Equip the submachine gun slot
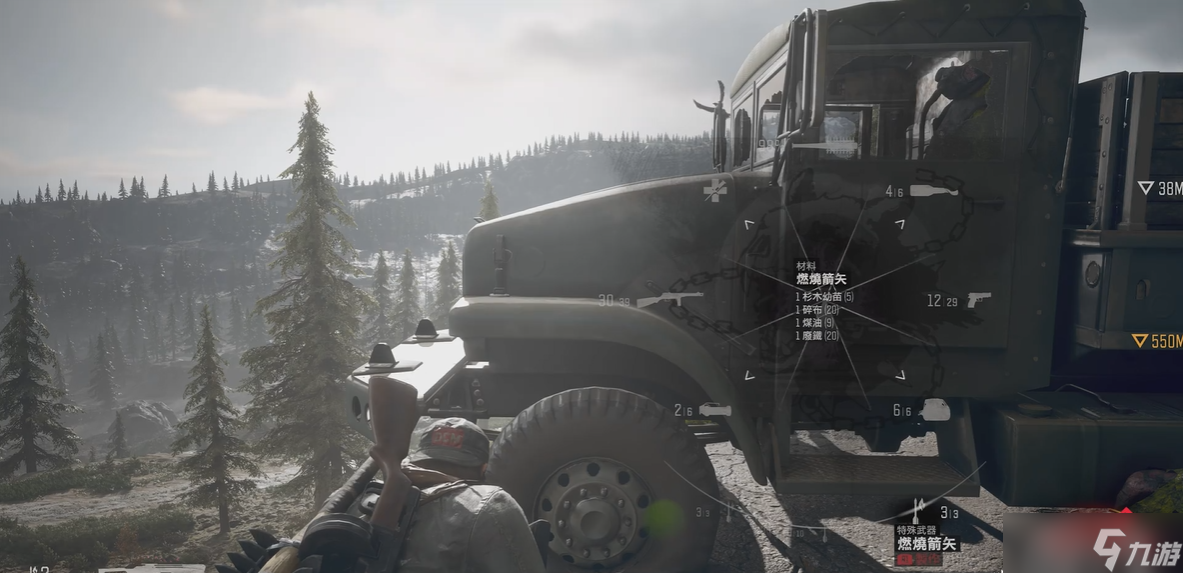Viewport: 1183px width, 573px height. coord(669,299)
